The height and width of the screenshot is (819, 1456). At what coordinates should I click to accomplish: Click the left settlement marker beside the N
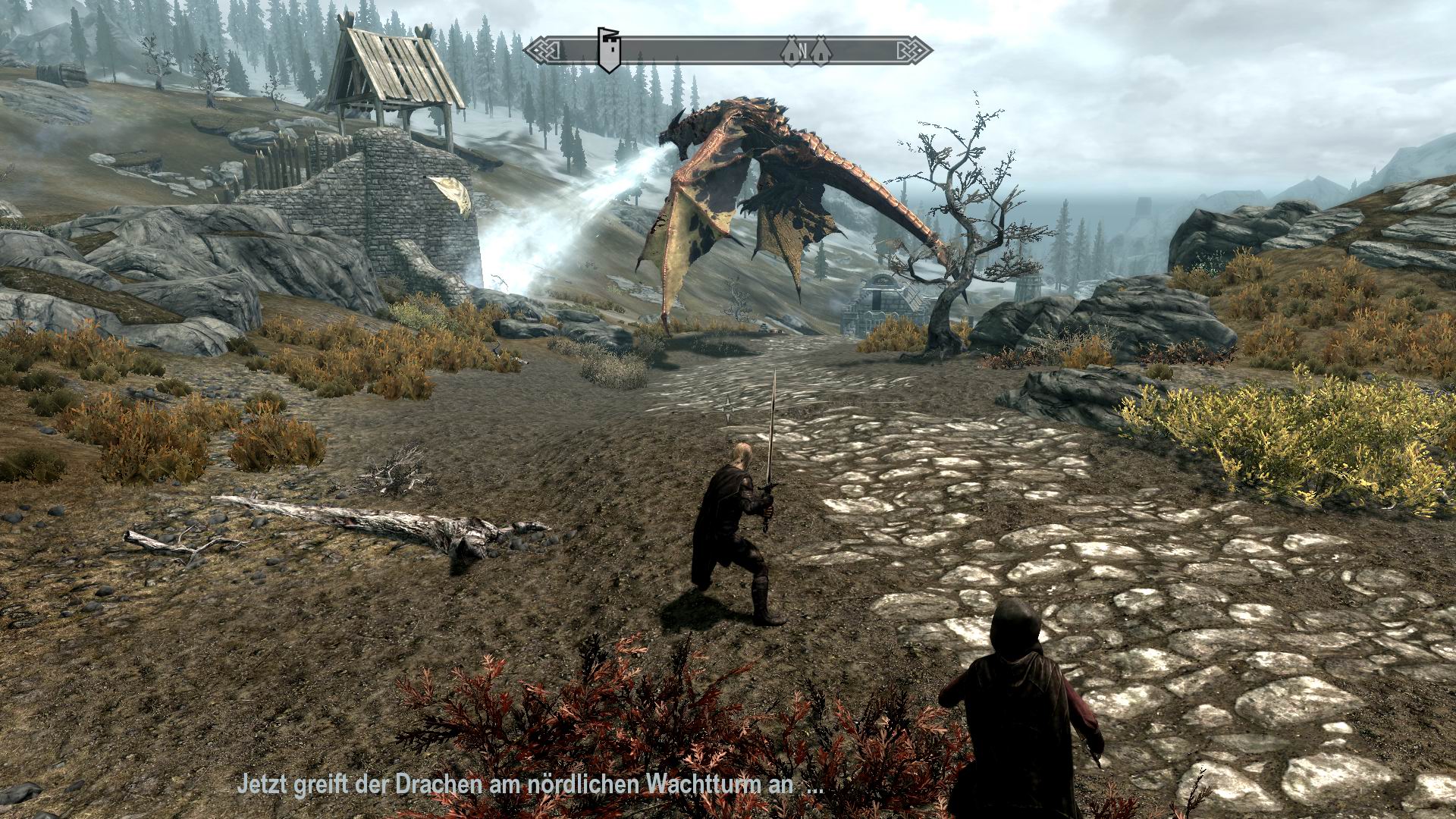coord(791,50)
